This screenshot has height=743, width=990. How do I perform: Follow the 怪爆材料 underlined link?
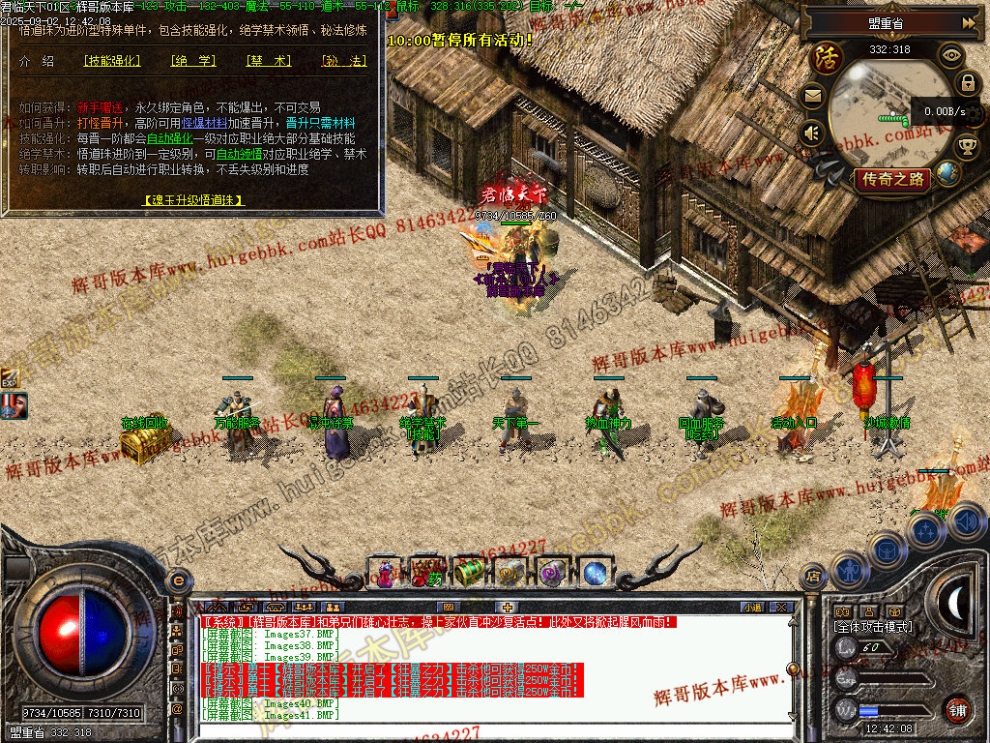203,122
